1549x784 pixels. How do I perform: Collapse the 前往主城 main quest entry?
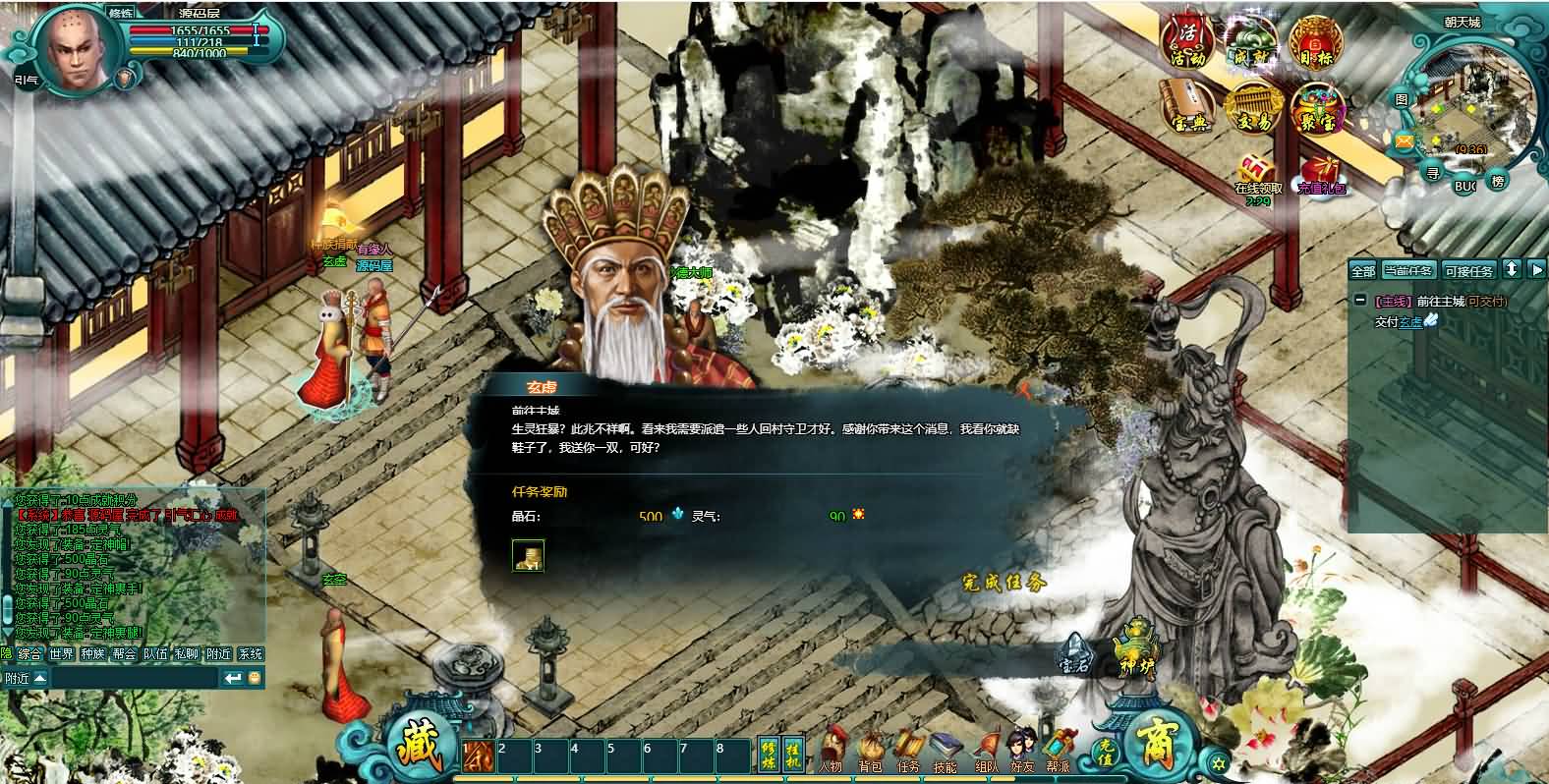click(1359, 301)
